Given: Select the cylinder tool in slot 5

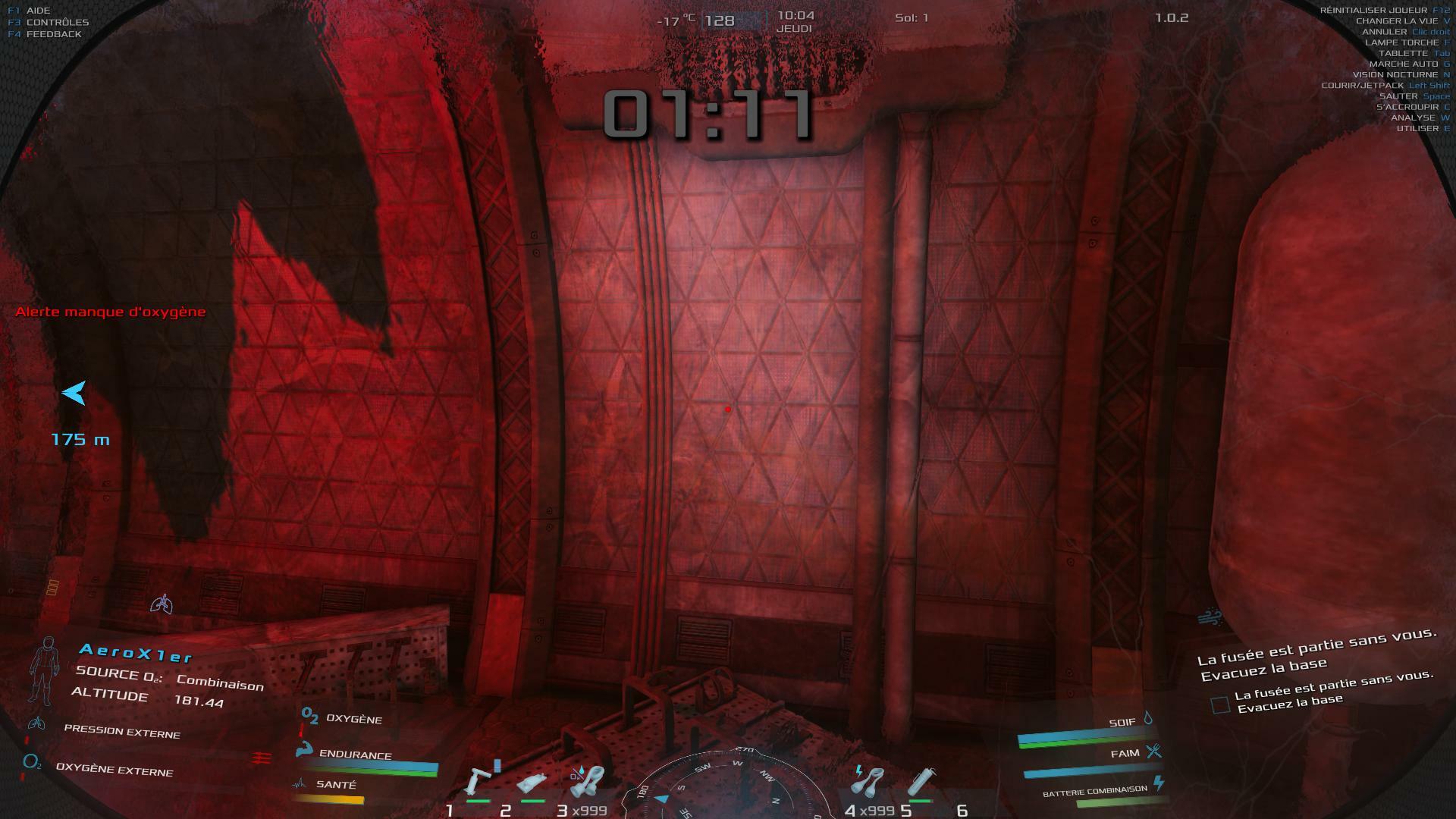Looking at the screenshot, I should click(x=922, y=782).
